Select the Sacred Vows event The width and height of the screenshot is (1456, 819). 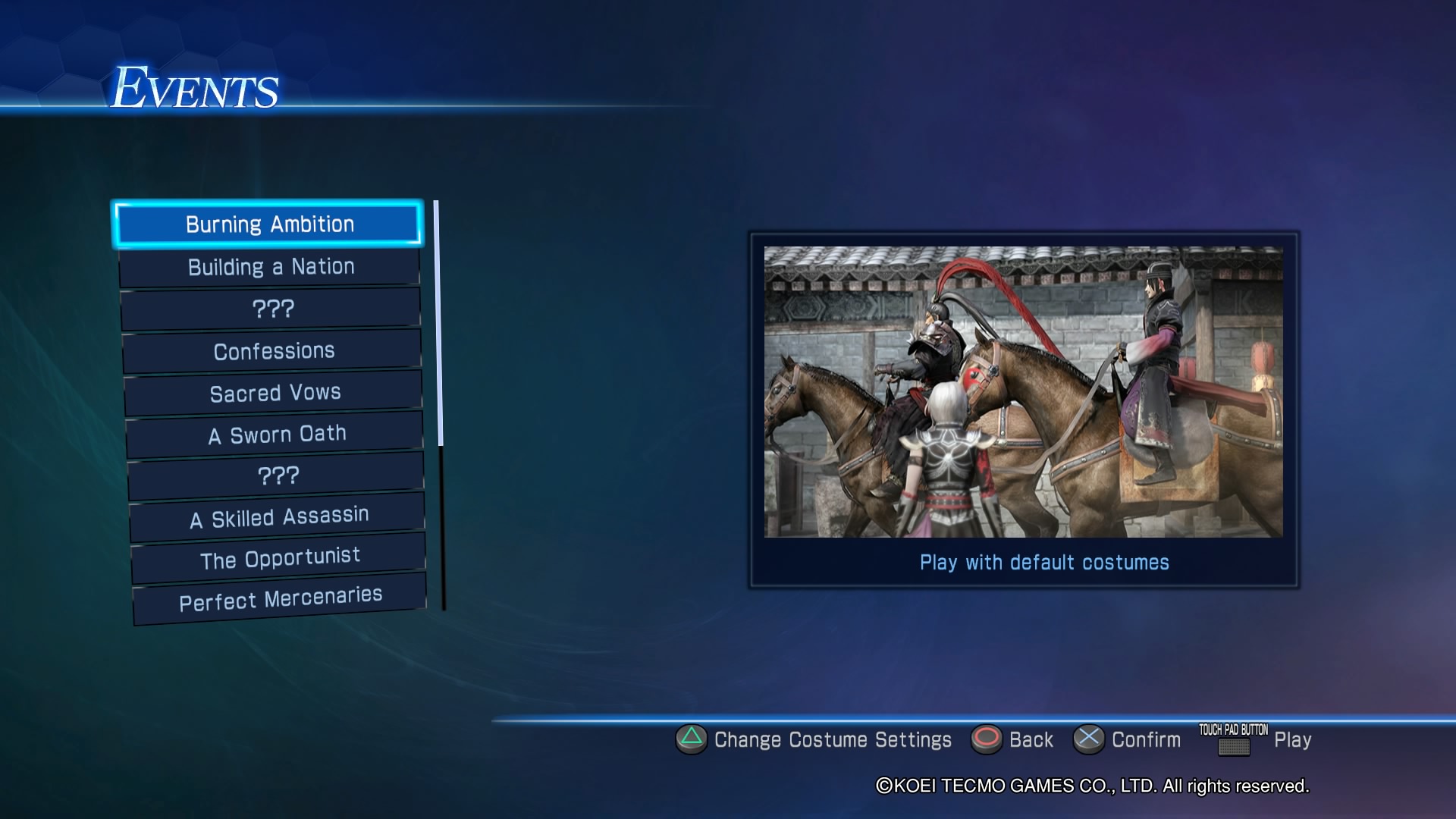click(275, 393)
